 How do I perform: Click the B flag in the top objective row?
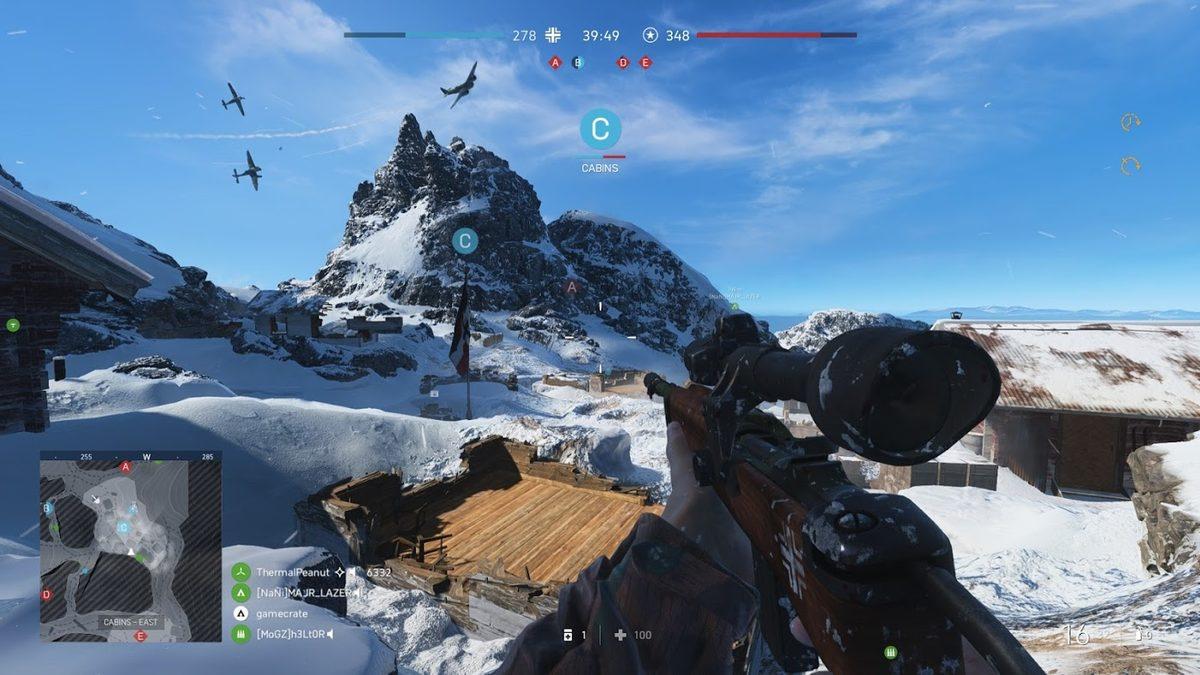577,62
